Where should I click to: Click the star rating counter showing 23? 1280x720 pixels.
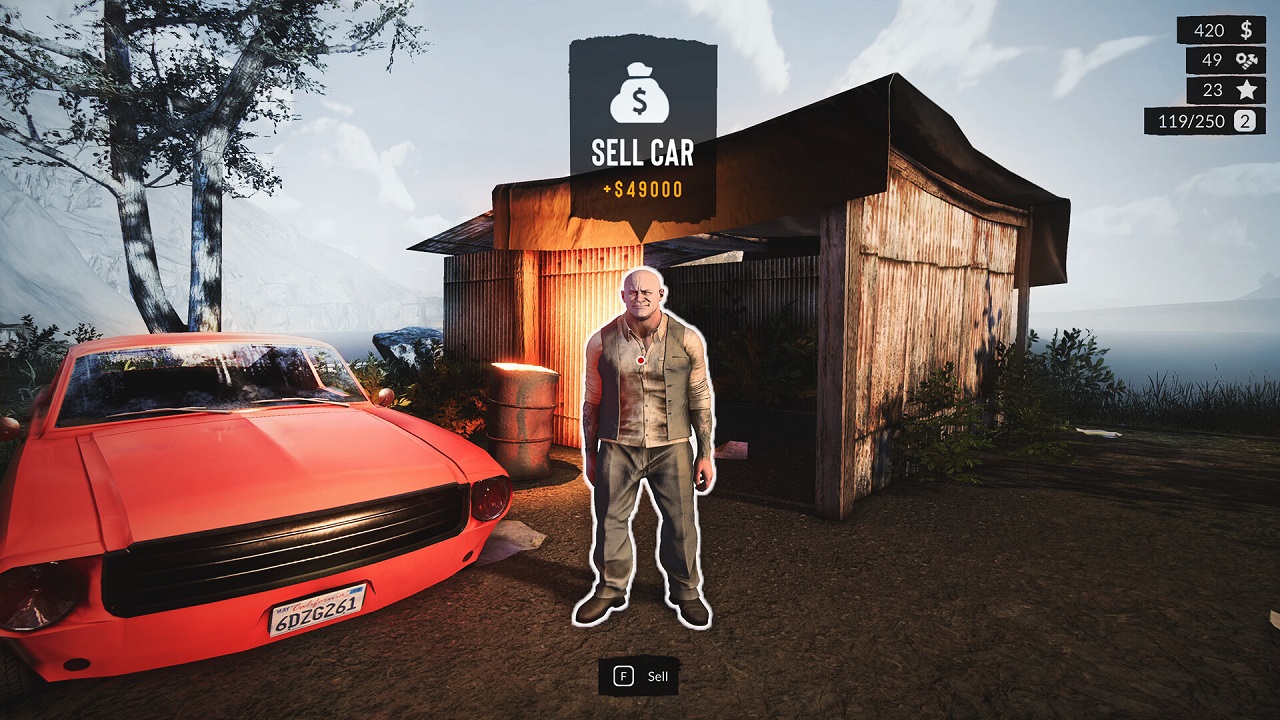tap(1216, 89)
